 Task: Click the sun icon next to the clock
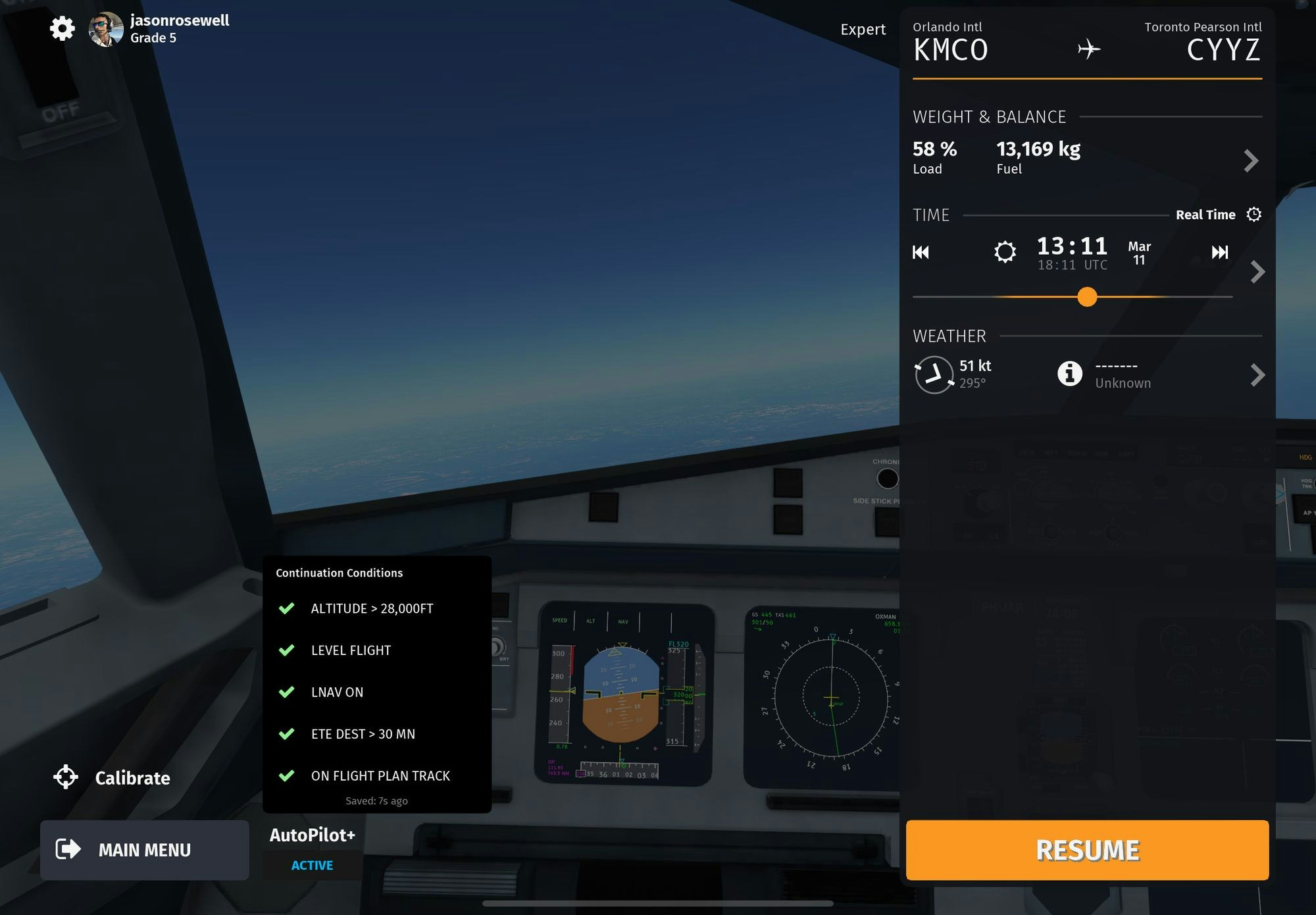[1005, 251]
